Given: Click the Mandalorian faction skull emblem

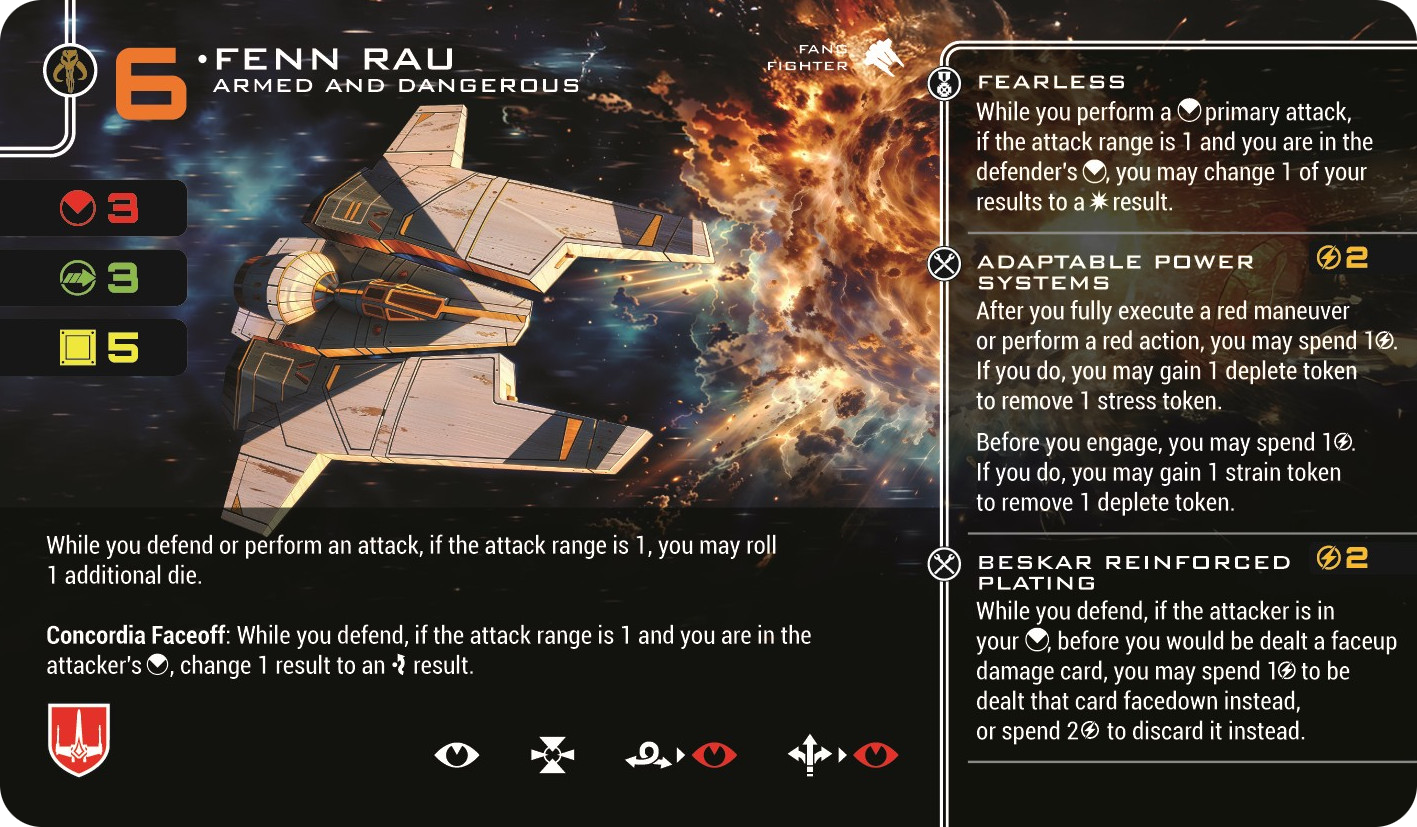Looking at the screenshot, I should (70, 72).
